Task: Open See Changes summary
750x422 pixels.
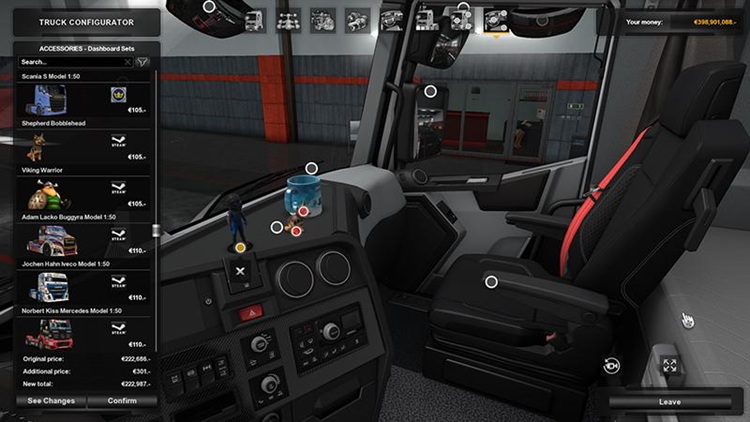Action: click(x=50, y=401)
